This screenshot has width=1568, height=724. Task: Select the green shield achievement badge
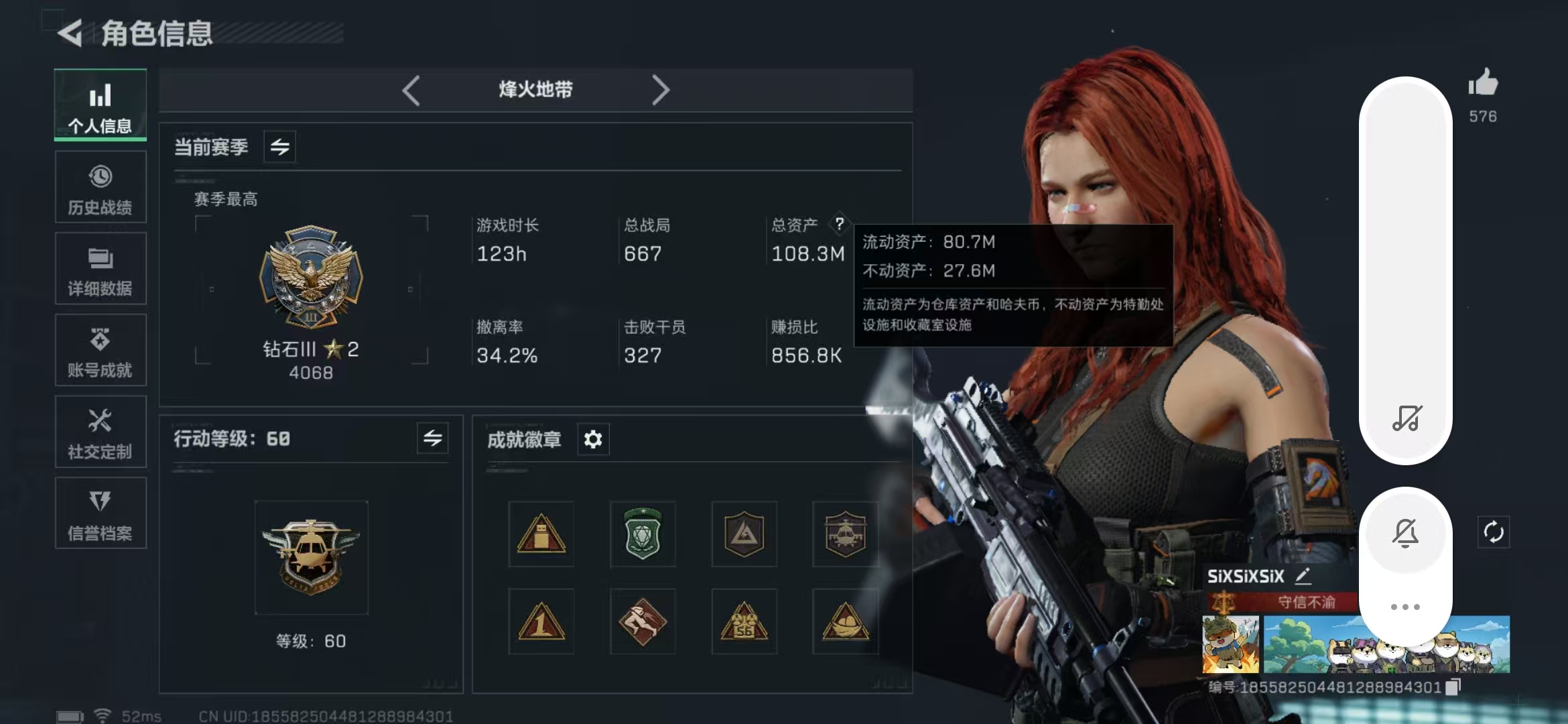643,534
